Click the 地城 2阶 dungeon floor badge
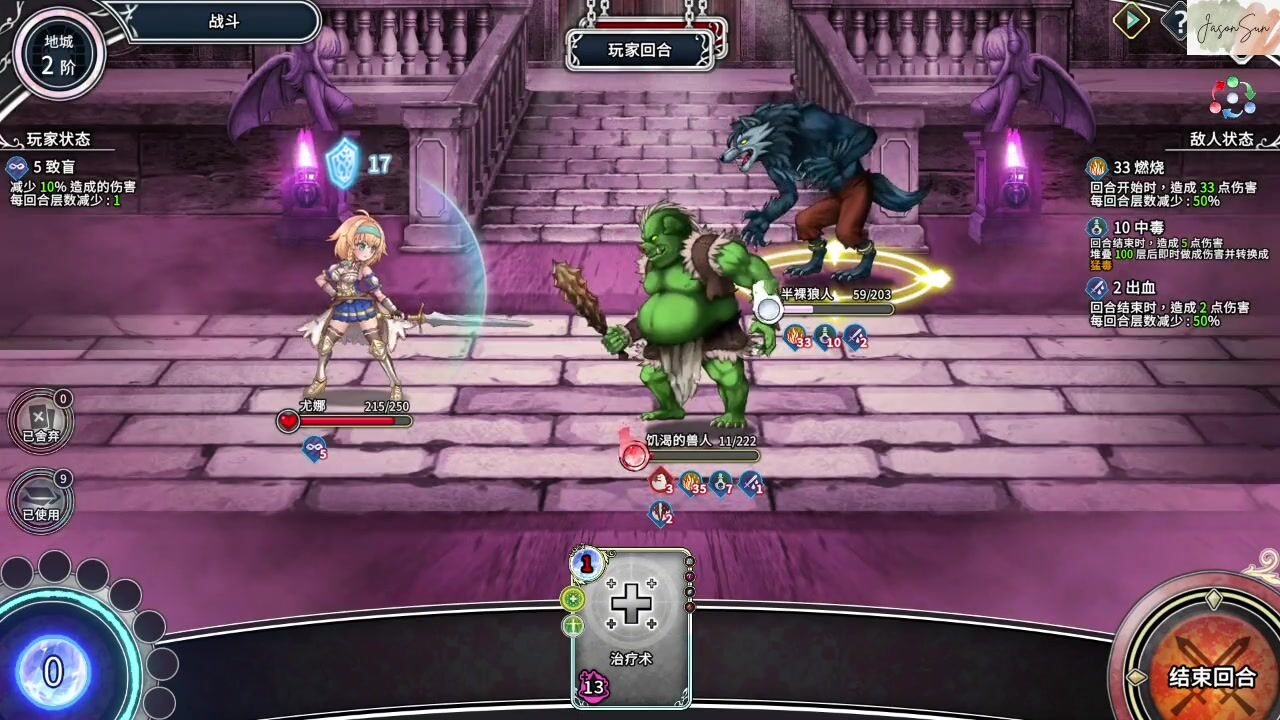Screen dimensions: 1280x720 tap(59, 54)
